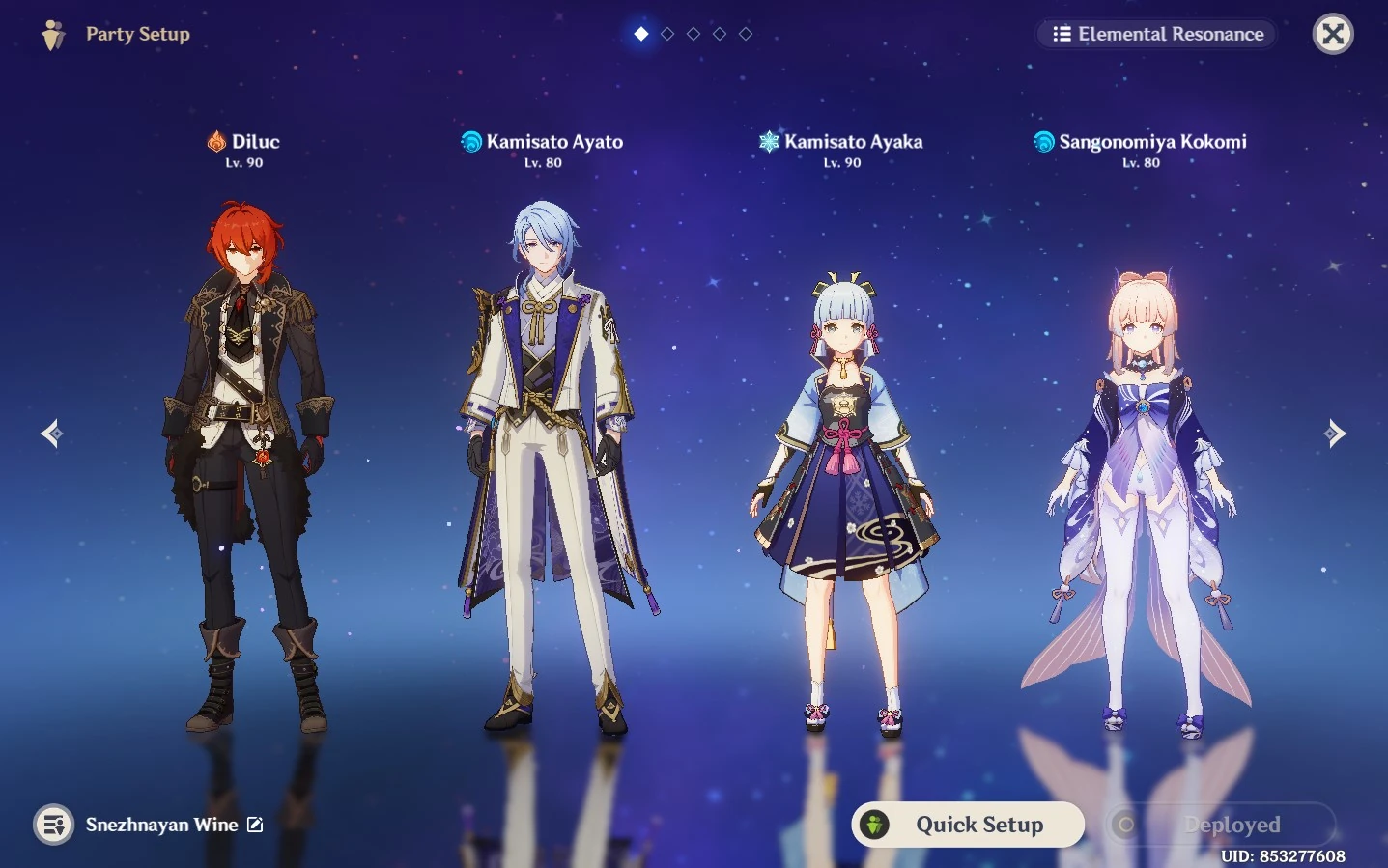Click the Cryo icon above Kamisato Ayaka
1388x868 pixels.
pos(768,141)
